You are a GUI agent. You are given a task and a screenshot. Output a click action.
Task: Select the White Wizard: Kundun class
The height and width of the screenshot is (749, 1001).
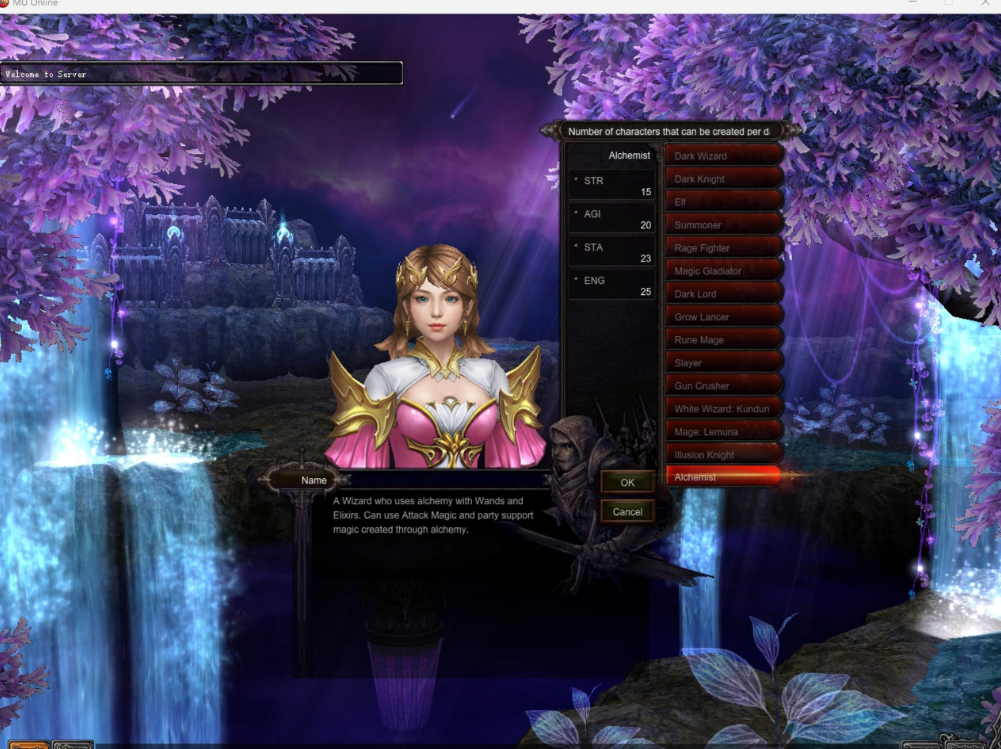pos(722,409)
